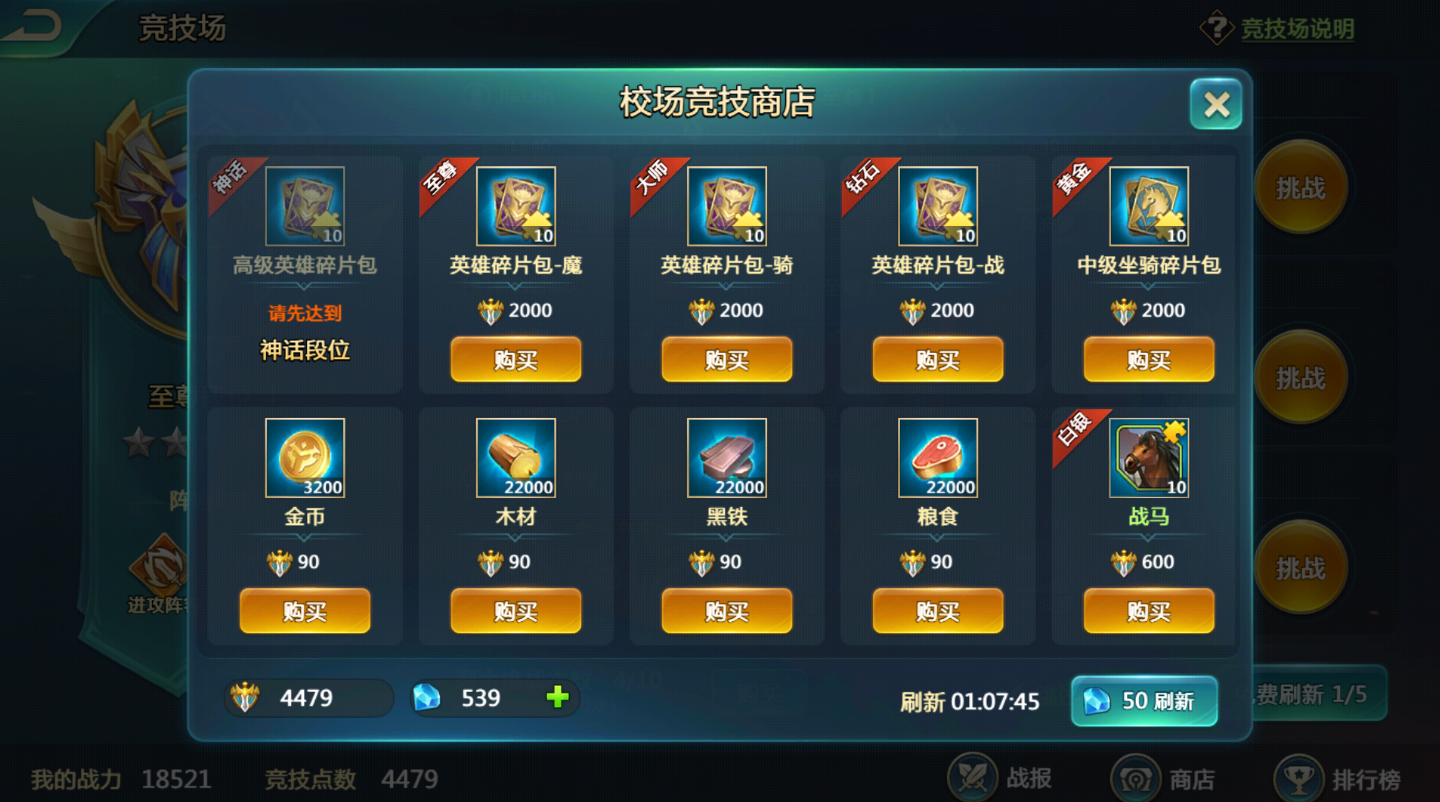
Task: Buy the 战马 warhorse shards
Action: click(1149, 610)
